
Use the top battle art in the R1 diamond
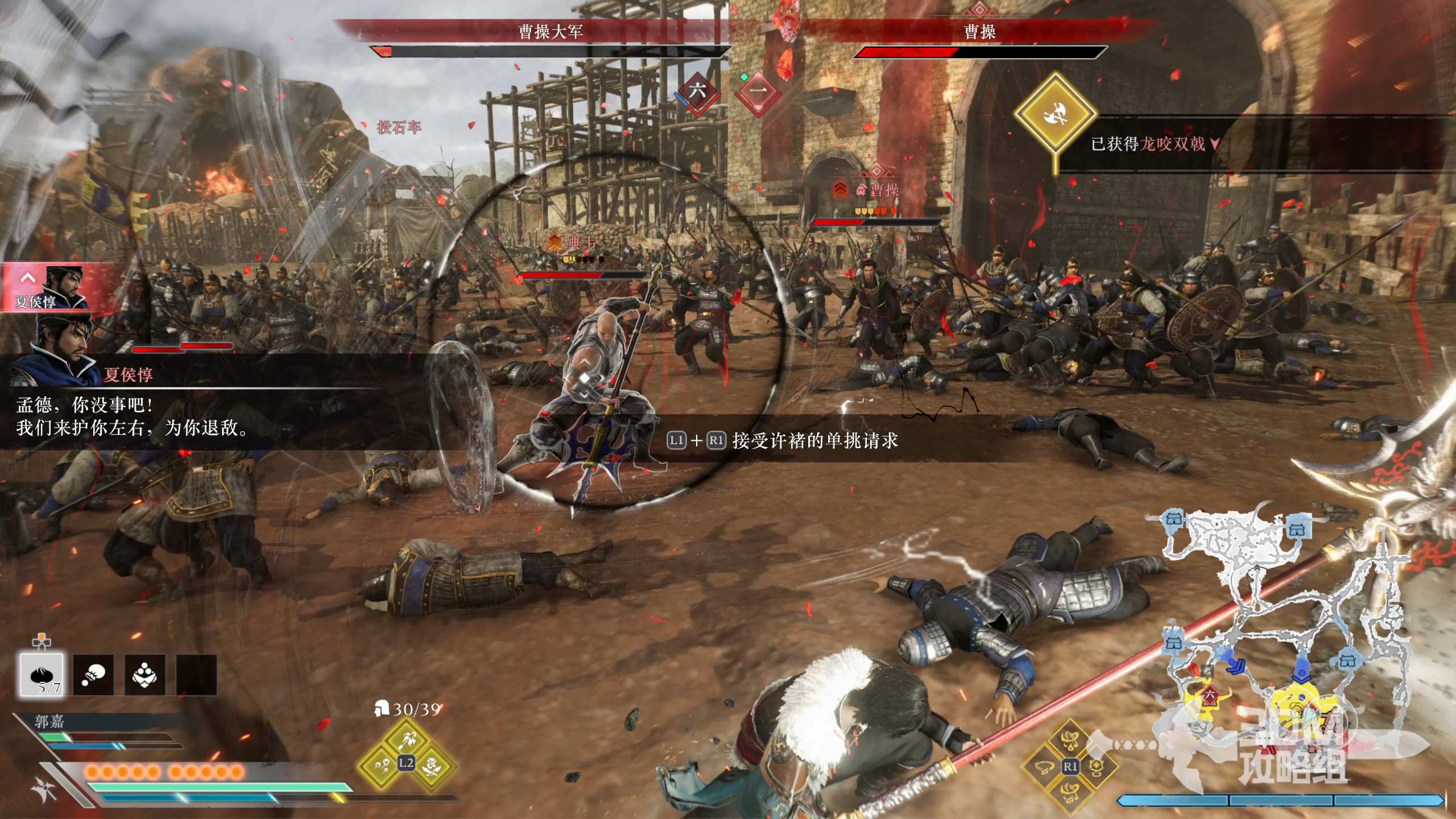[1070, 741]
